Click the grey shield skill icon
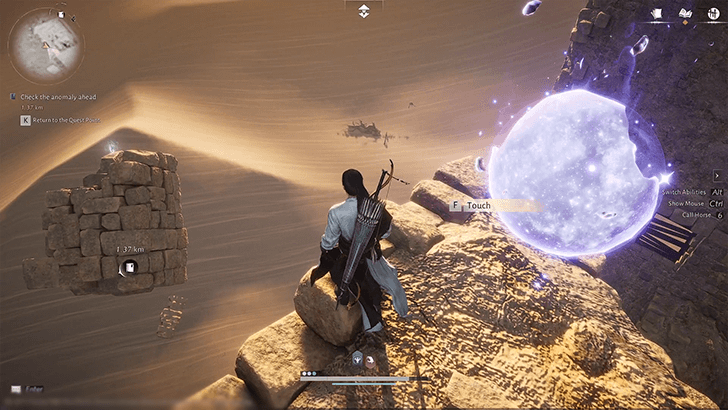 [355, 358]
